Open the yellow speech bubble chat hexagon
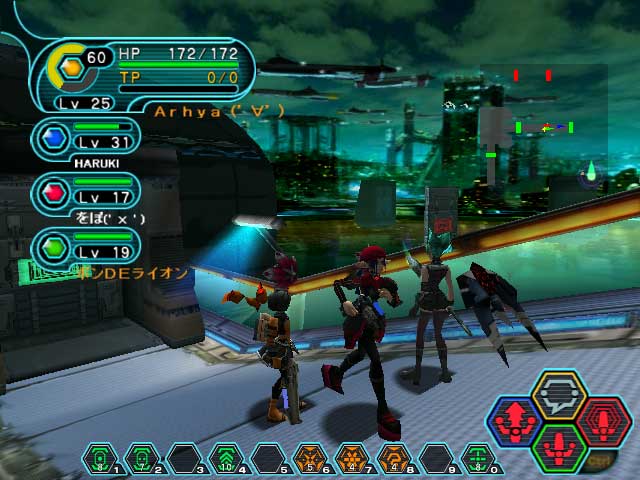 point(559,396)
